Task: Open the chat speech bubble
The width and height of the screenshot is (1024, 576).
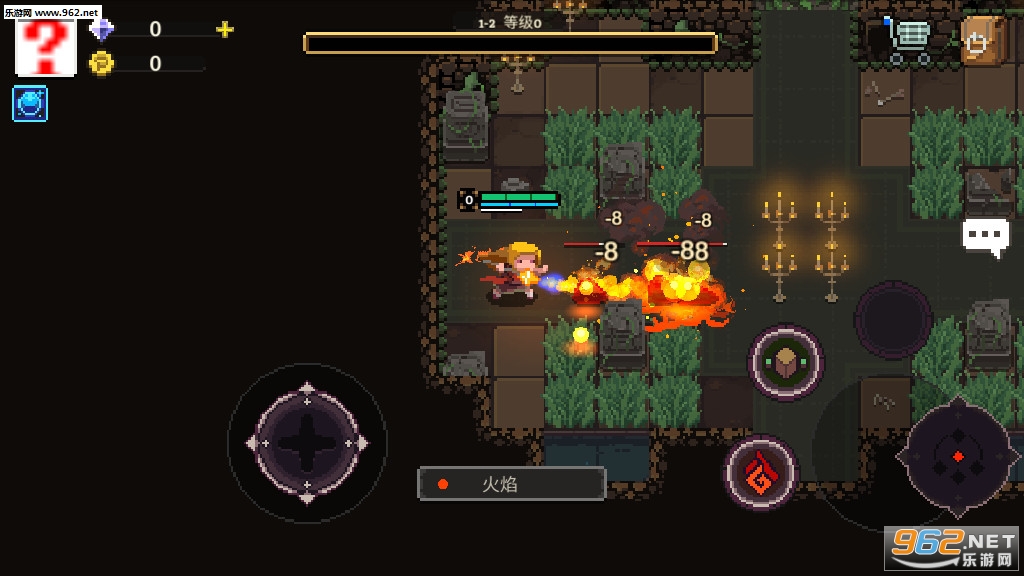Action: click(985, 237)
